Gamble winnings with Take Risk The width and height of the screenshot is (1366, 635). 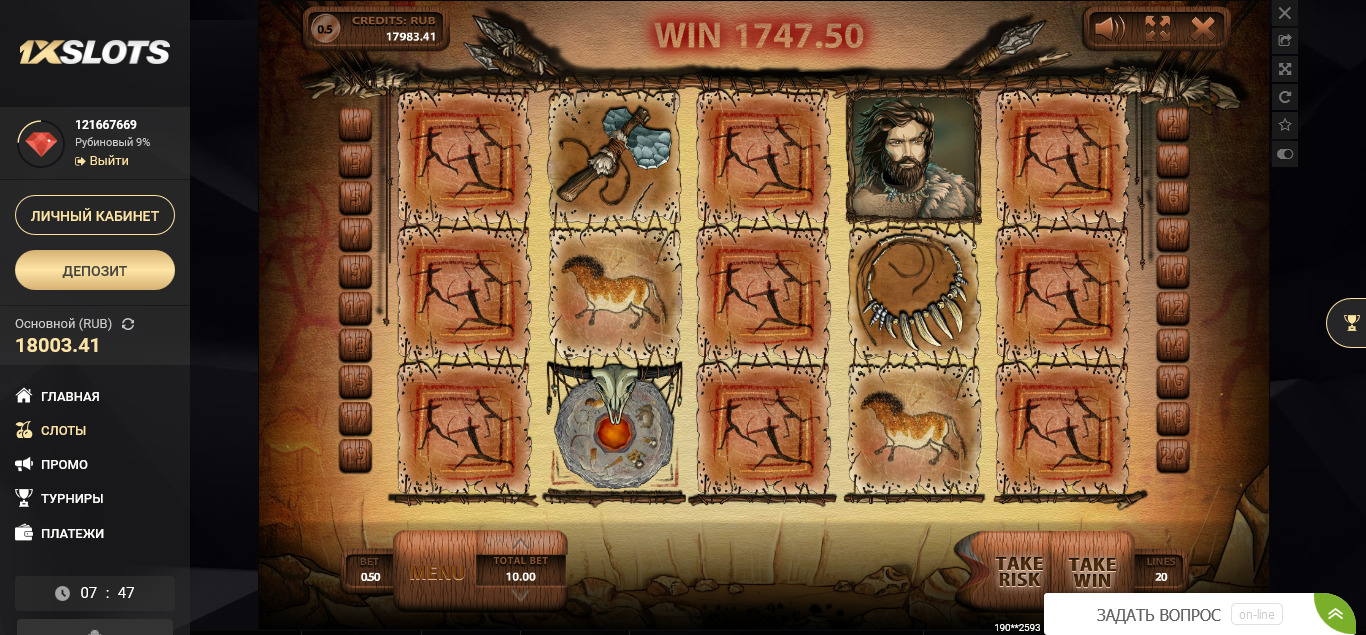(x=1019, y=572)
